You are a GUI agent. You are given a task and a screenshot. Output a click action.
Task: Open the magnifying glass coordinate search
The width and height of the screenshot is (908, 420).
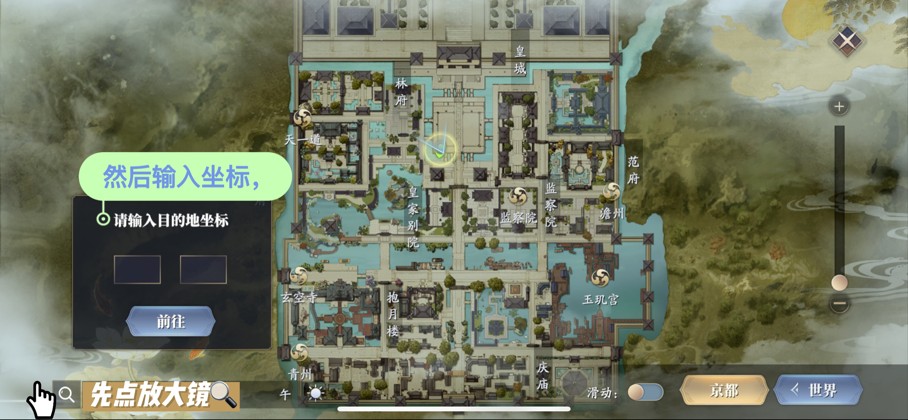(x=67, y=394)
